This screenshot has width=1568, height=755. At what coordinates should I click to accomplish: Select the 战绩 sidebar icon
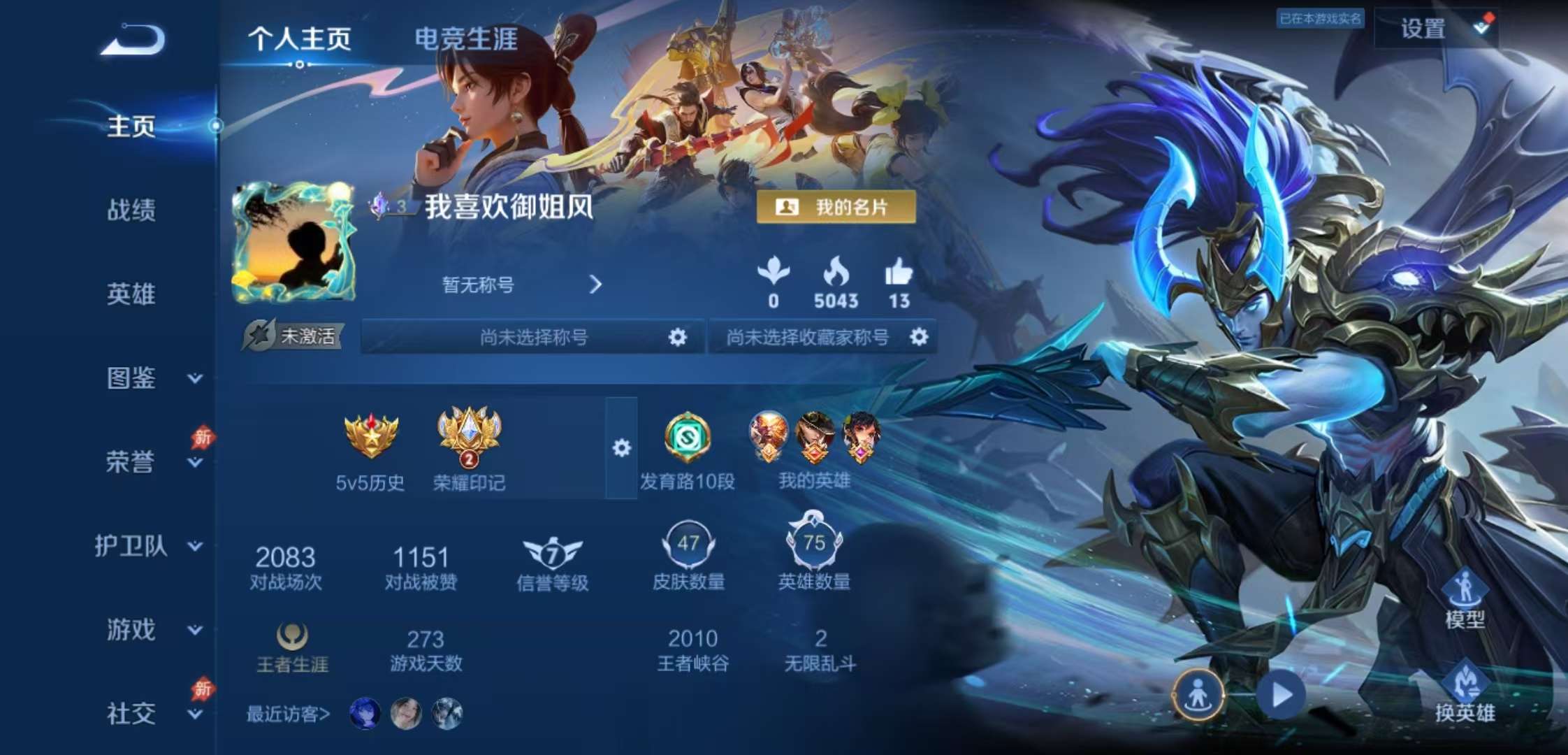[130, 211]
